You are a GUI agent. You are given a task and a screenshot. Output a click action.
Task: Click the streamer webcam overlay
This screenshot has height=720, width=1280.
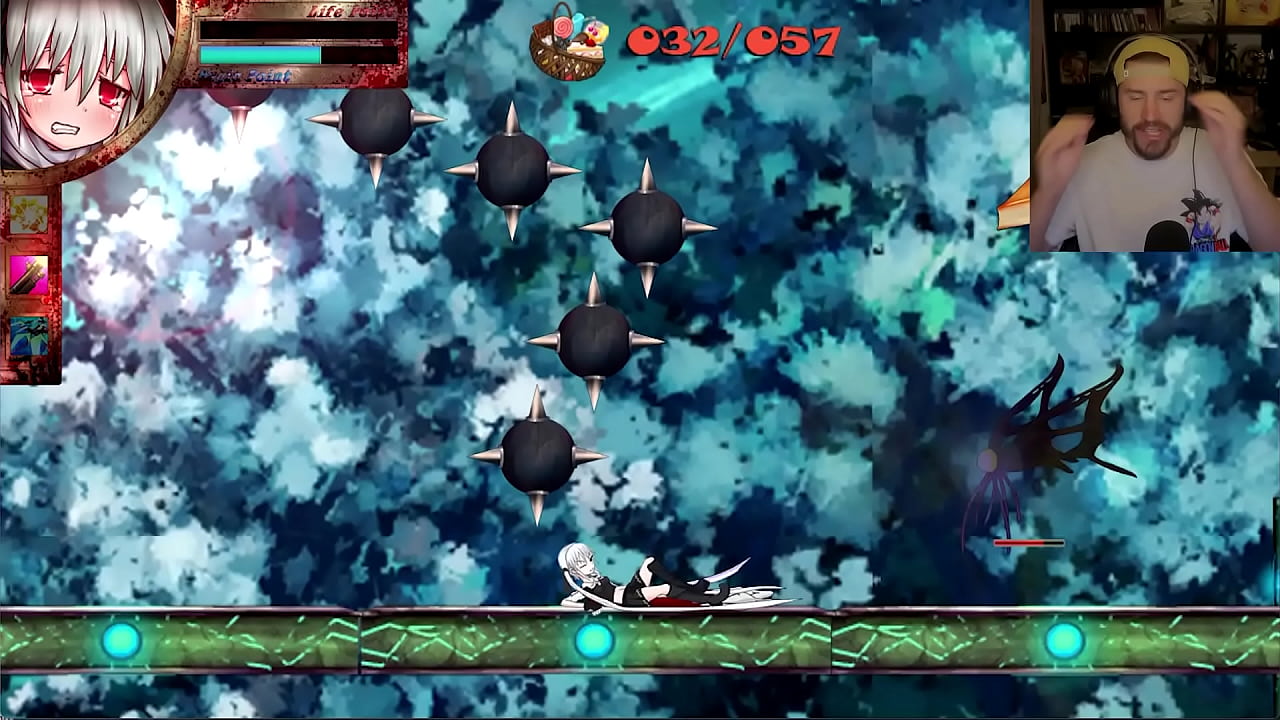tap(1154, 125)
